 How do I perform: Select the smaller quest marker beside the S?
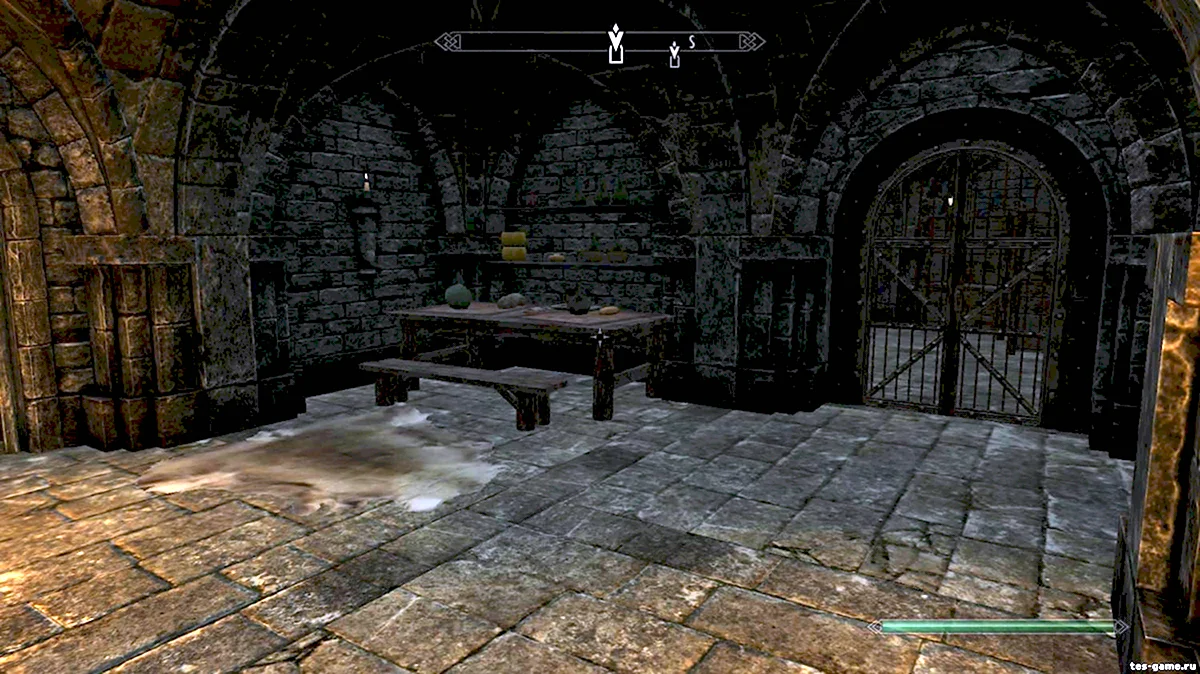pos(674,54)
